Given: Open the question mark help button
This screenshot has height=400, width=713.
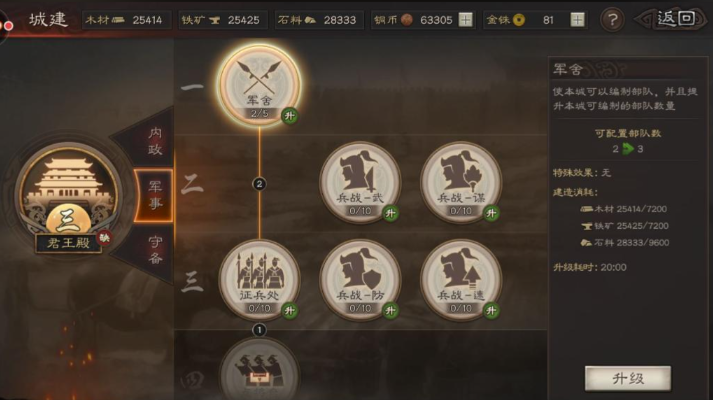Looking at the screenshot, I should coord(611,19).
